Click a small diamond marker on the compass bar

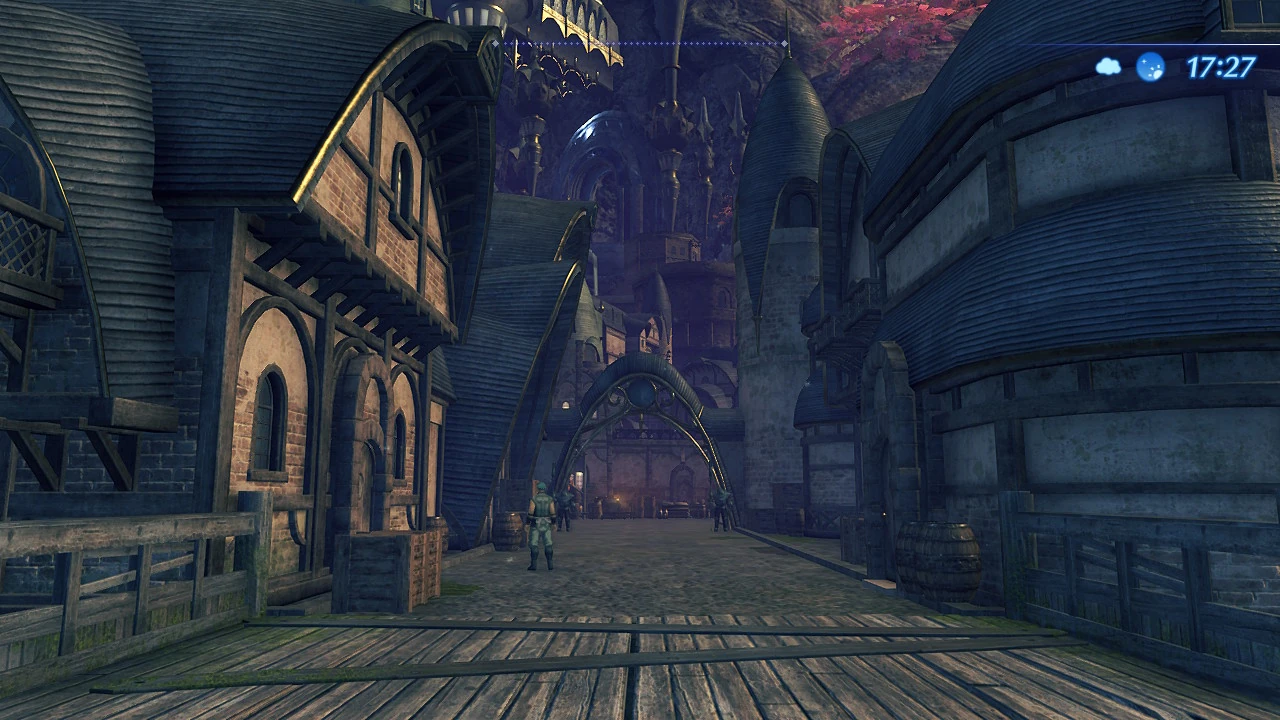[650, 44]
